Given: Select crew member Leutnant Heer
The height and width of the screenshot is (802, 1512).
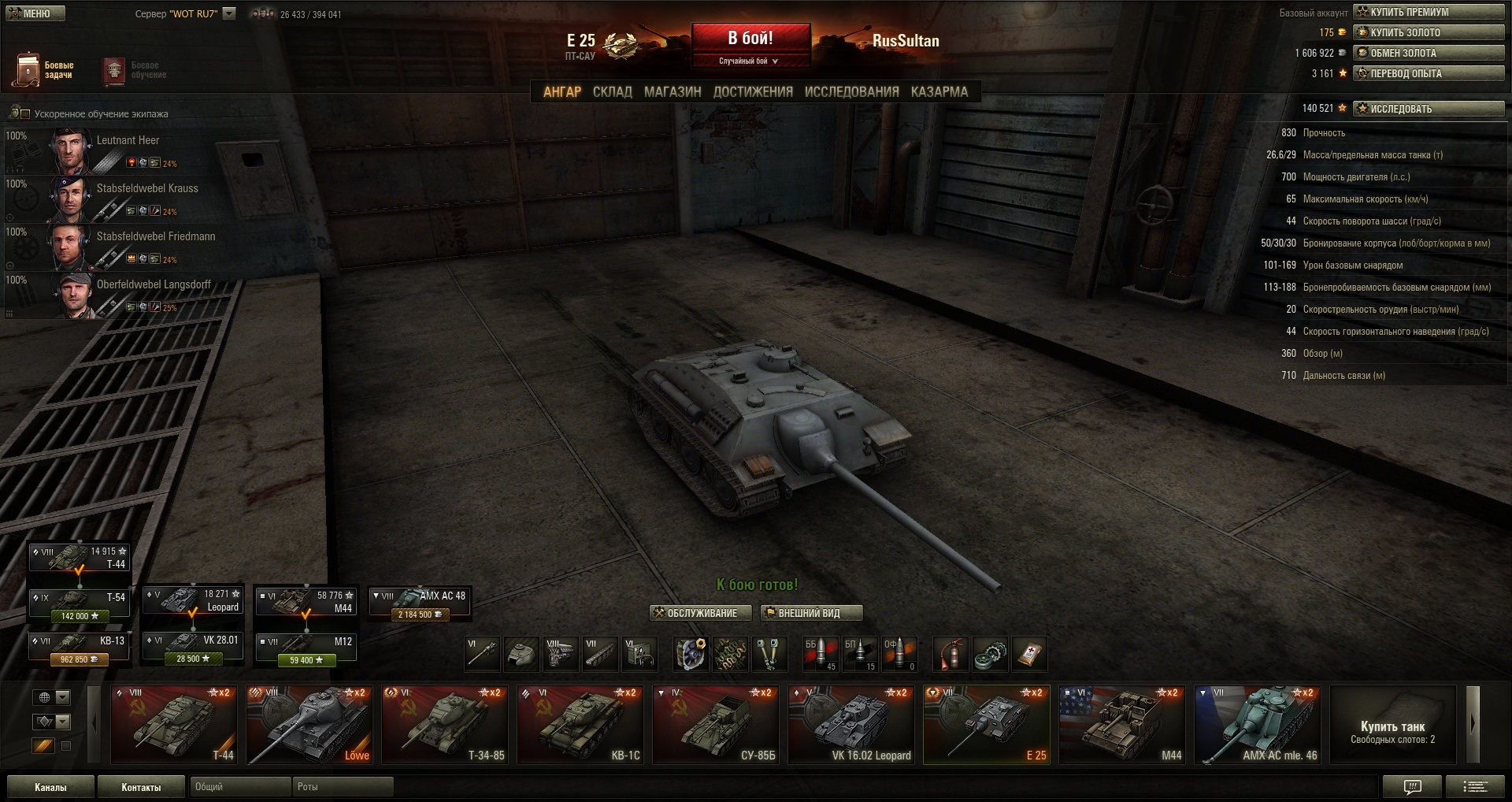Looking at the screenshot, I should [x=128, y=140].
